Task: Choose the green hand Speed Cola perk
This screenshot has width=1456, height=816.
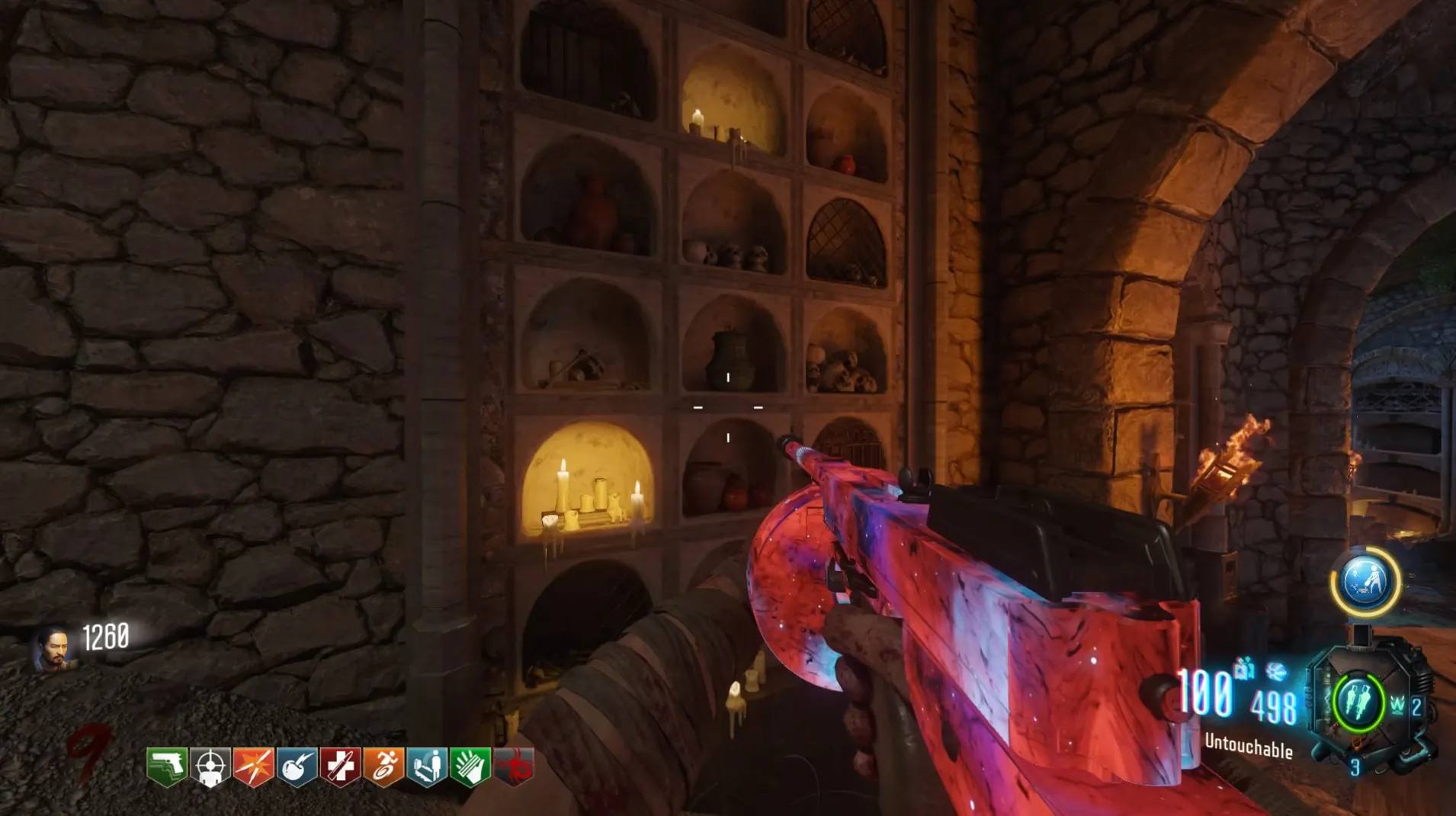Action: coord(470,766)
